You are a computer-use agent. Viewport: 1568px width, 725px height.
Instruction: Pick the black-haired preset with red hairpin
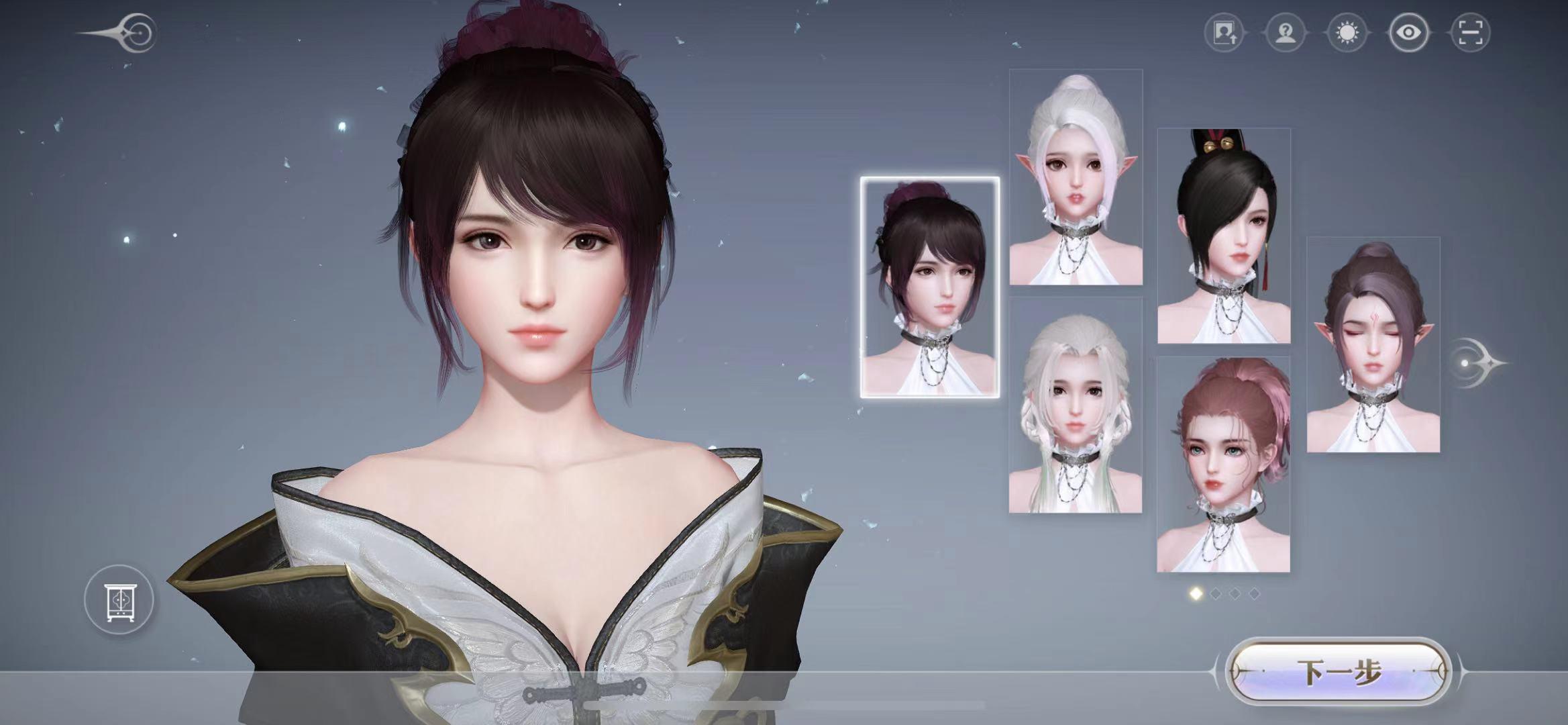(x=1224, y=236)
